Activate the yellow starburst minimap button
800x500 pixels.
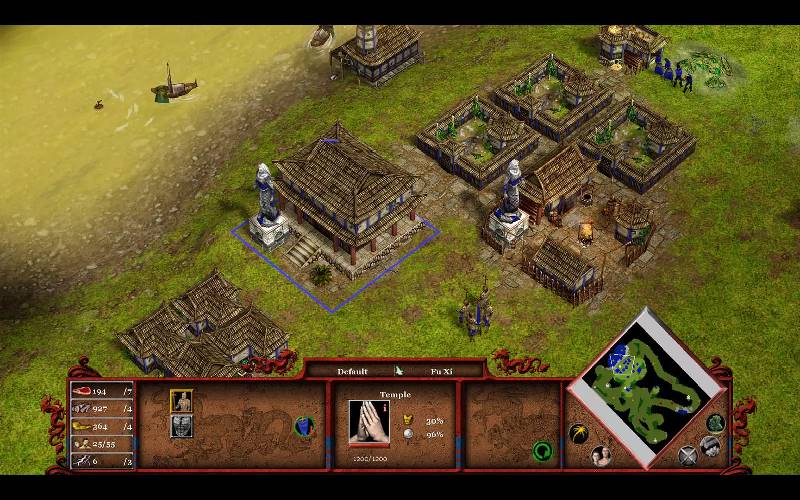coord(577,434)
